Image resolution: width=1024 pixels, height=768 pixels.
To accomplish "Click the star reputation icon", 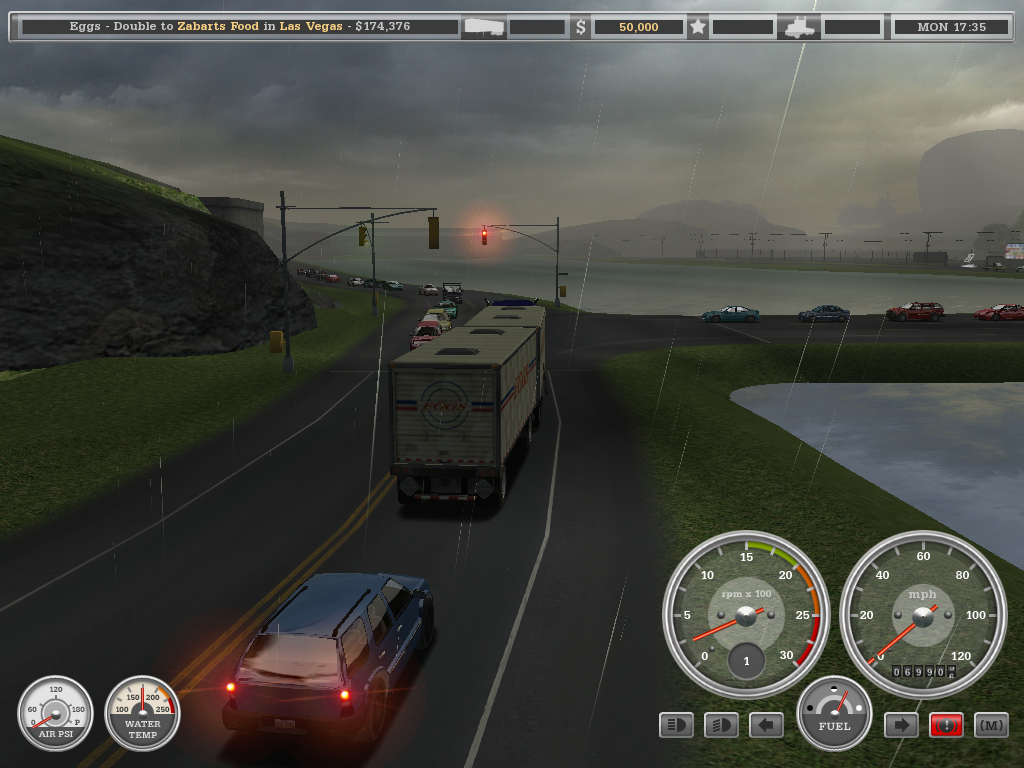I will (698, 27).
